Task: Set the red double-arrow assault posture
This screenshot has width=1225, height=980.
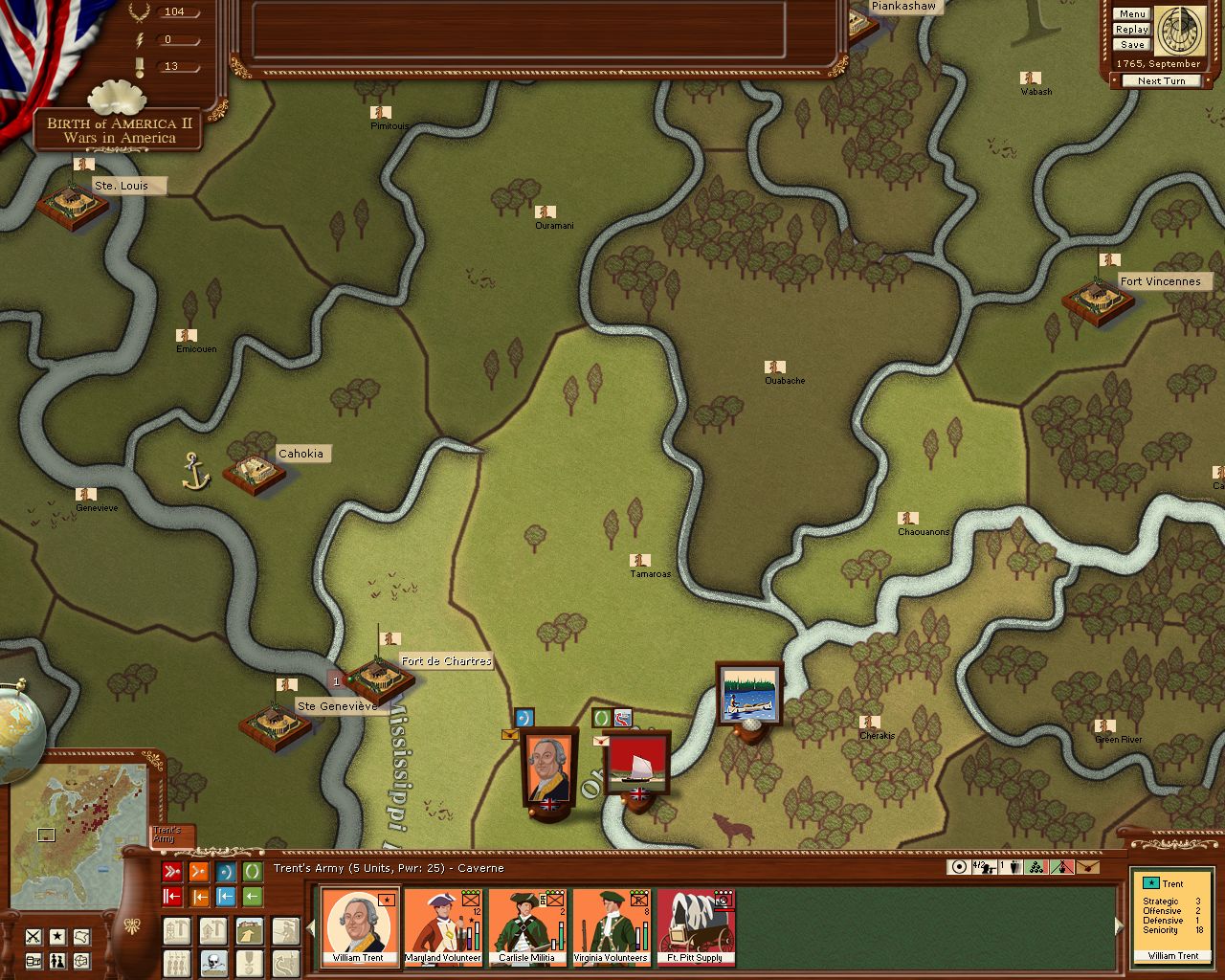Action: tap(172, 872)
